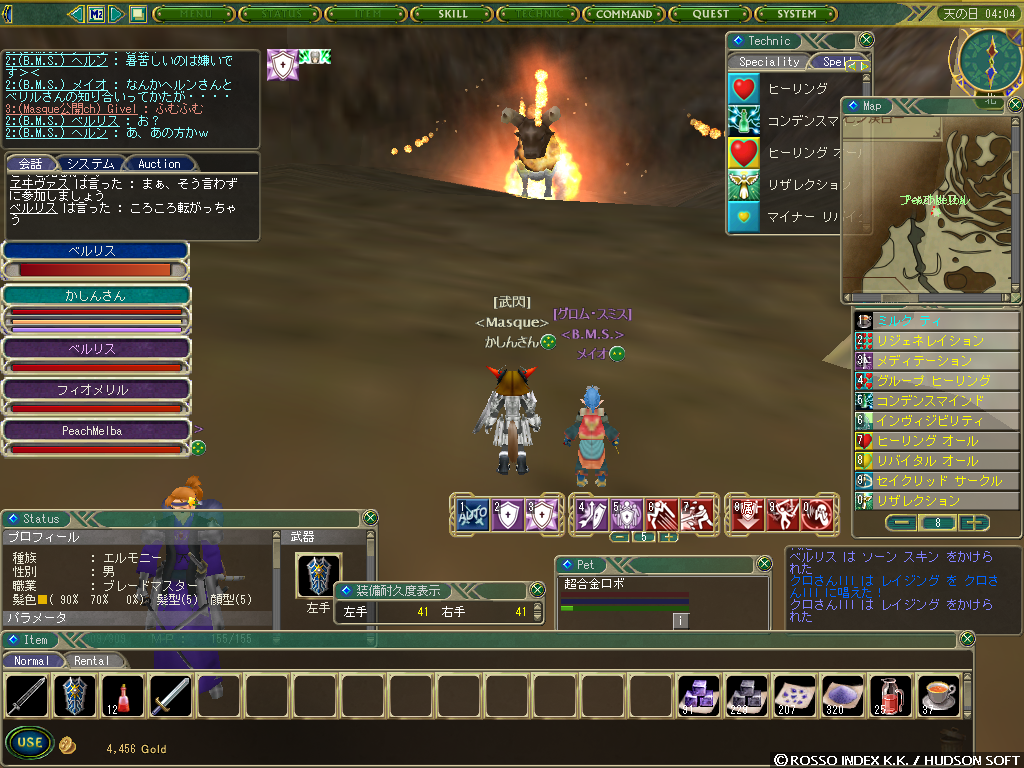
Task: Select the red potion item slot
Action: tap(124, 696)
